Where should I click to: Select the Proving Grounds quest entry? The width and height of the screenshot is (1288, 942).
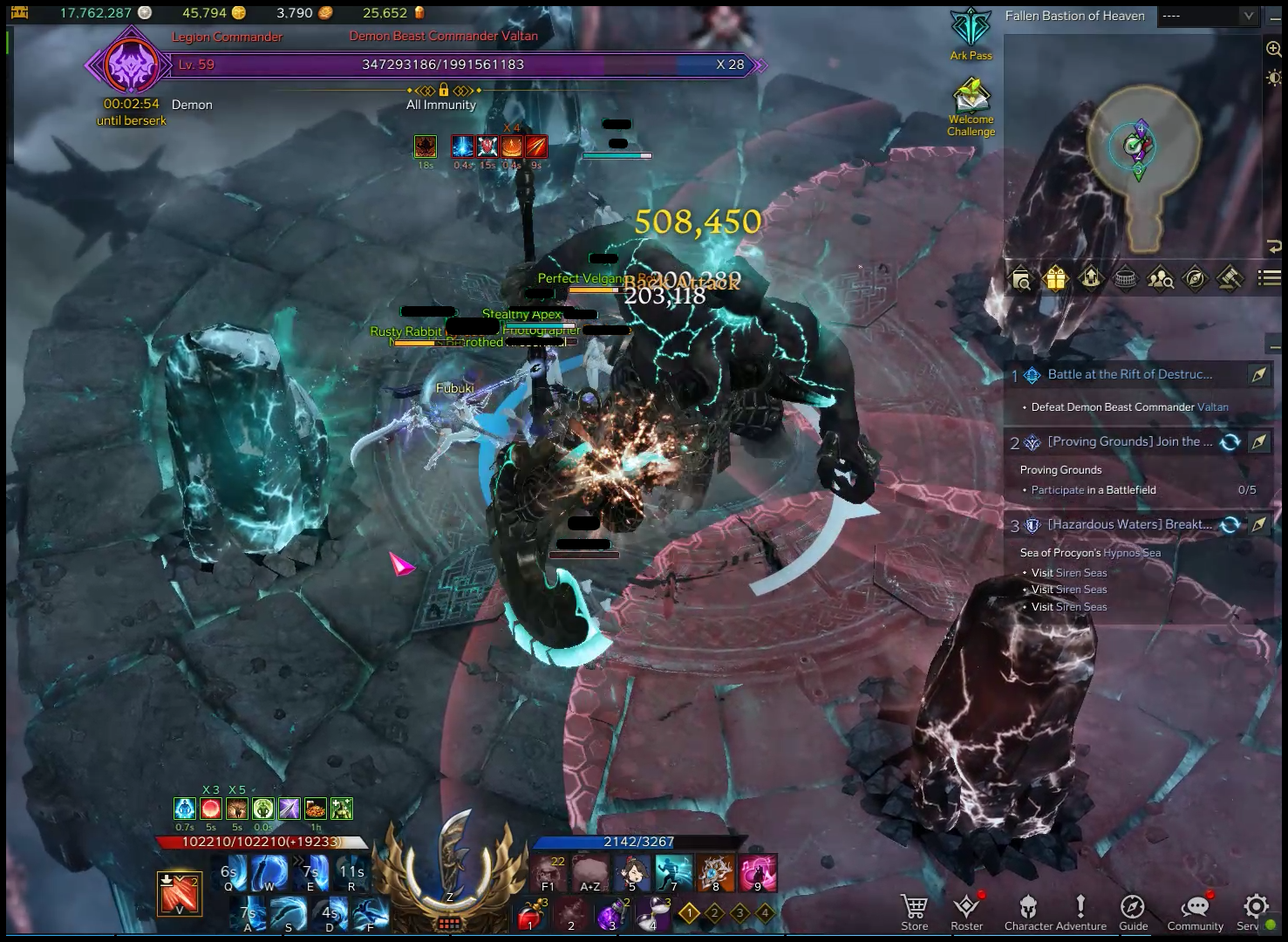[x=1129, y=442]
